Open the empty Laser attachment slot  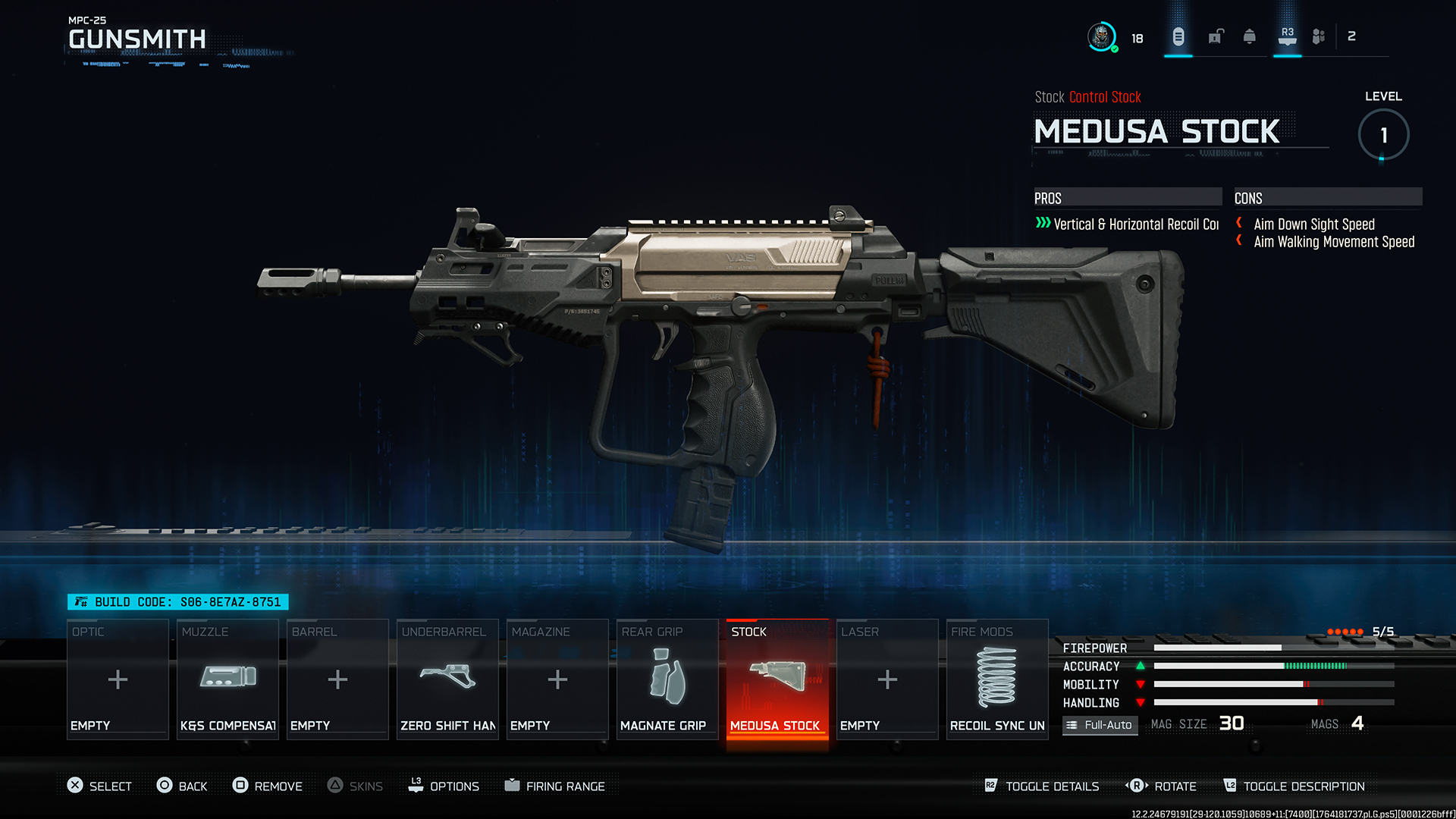tap(886, 677)
